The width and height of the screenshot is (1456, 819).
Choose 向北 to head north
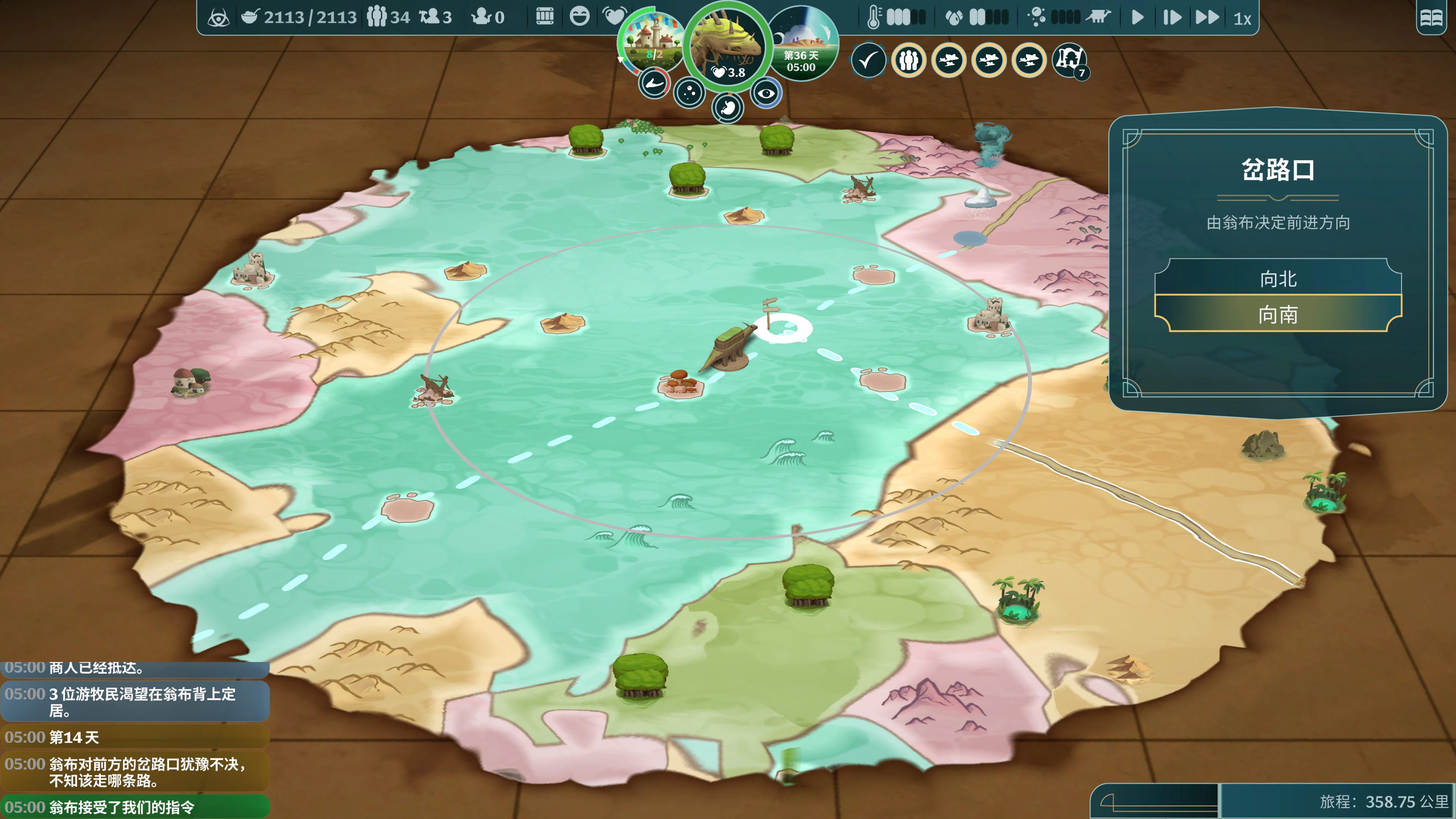point(1278,279)
